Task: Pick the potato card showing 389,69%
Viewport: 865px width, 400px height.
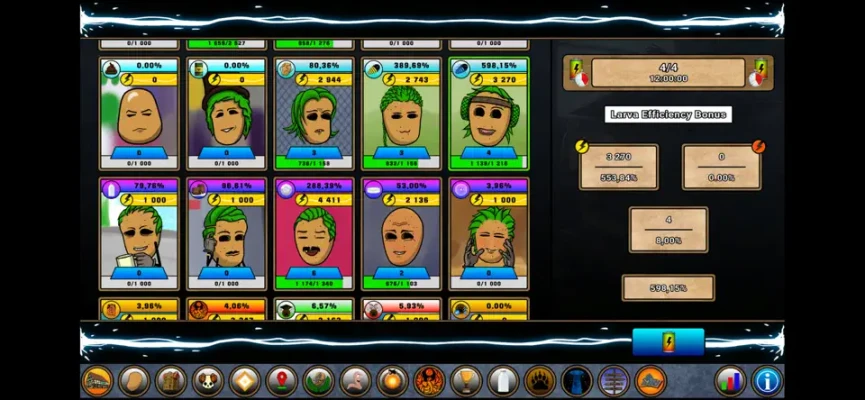Action: pyautogui.click(x=401, y=114)
